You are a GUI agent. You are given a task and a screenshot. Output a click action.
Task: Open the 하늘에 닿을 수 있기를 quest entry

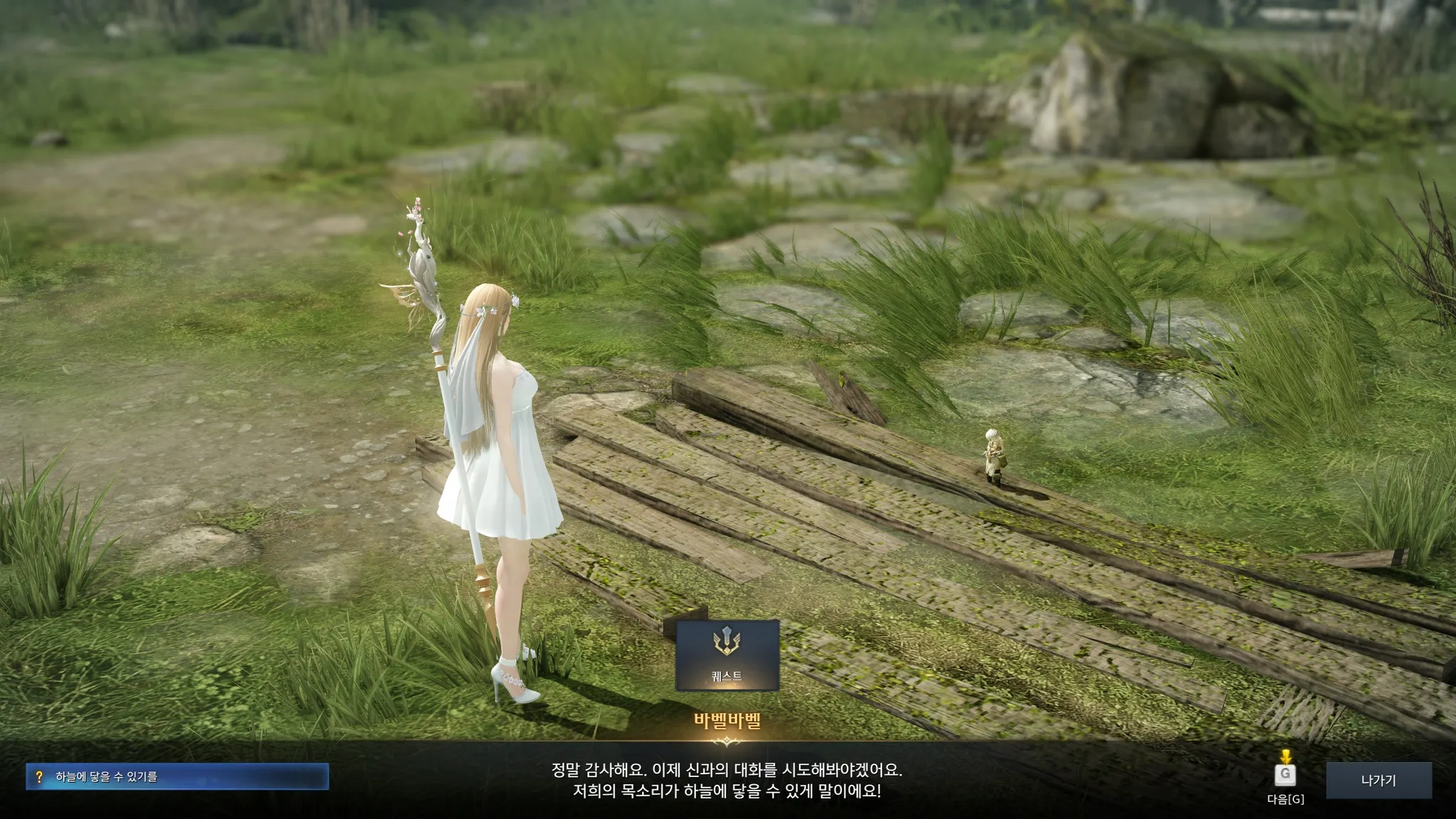point(177,776)
